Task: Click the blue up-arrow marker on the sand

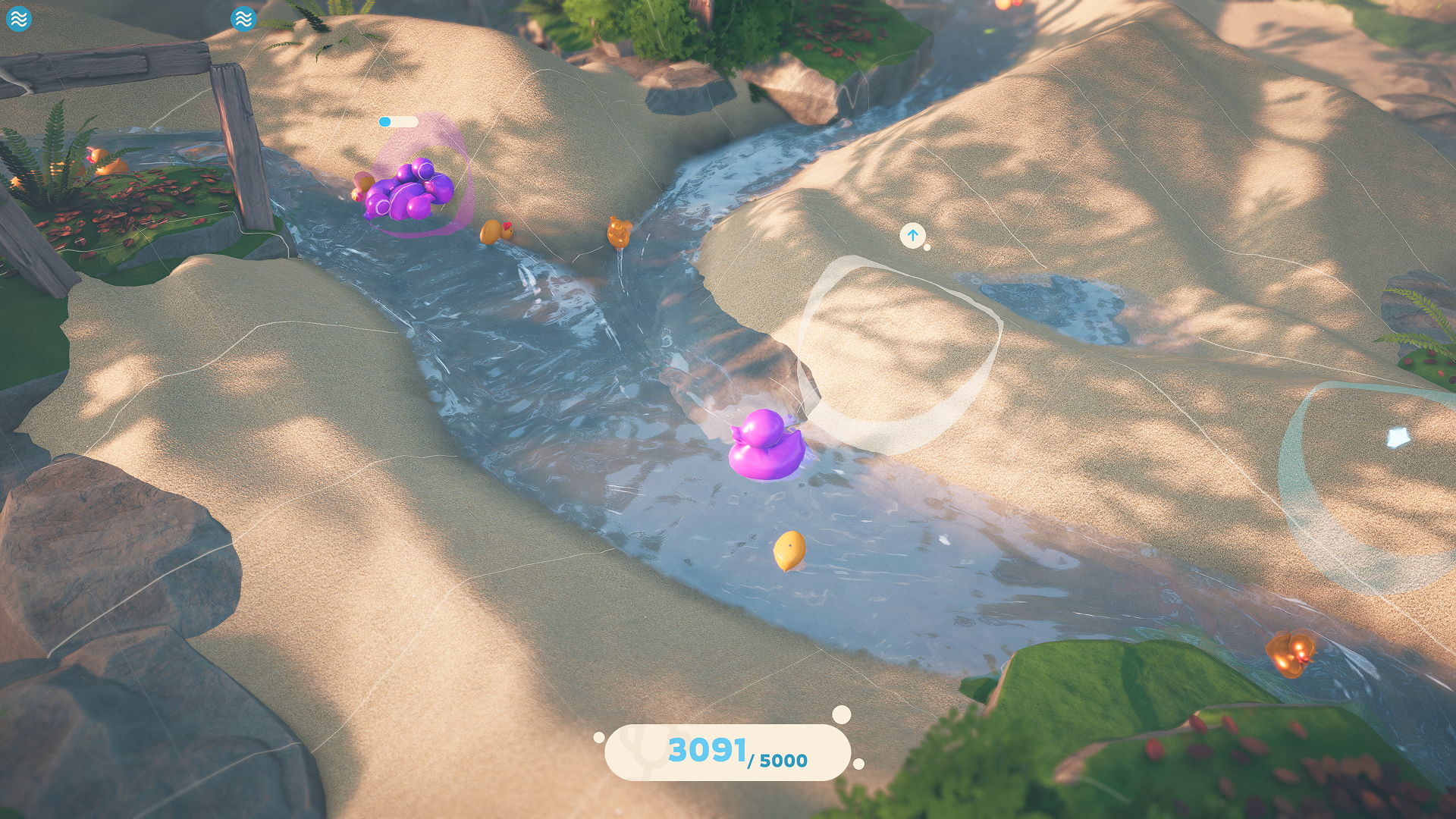Action: point(913,235)
